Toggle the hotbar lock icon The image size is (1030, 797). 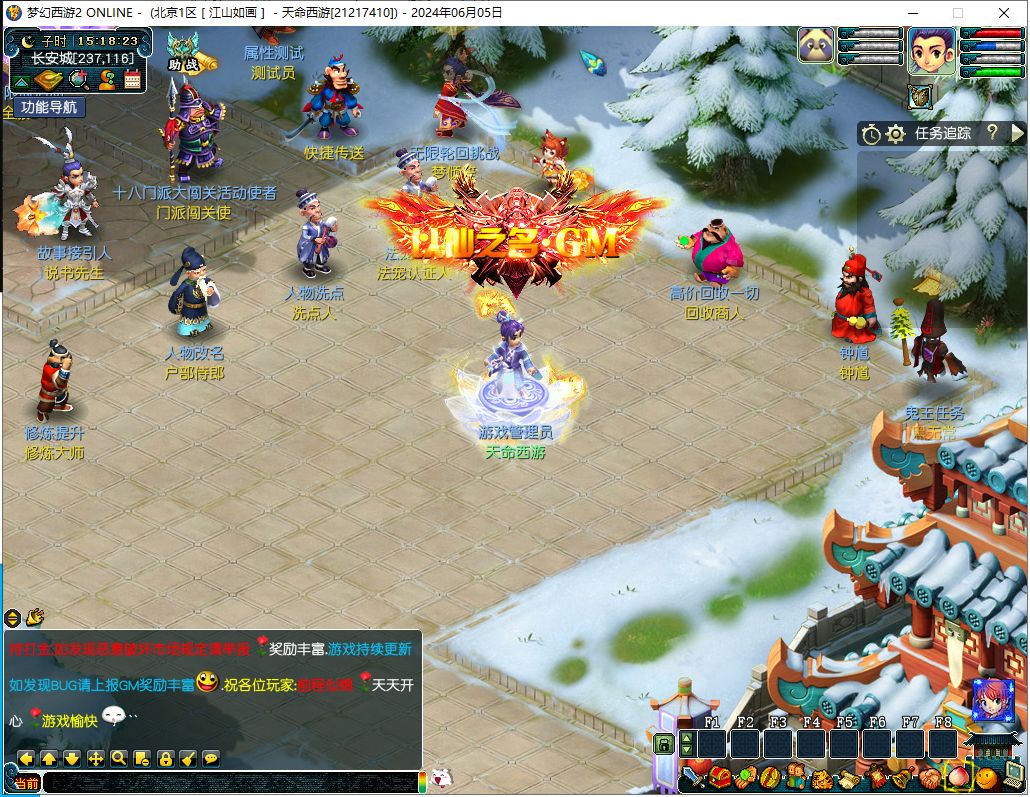[663, 743]
